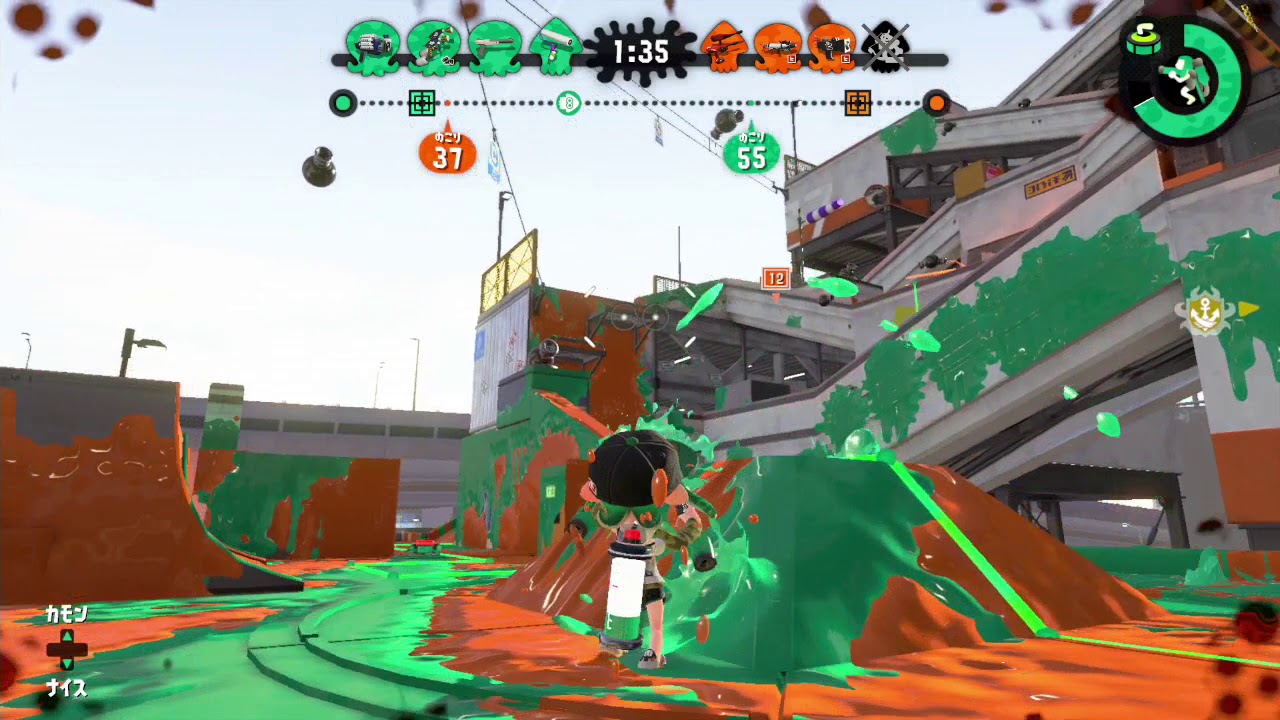
Task: Click the 12 countdown marker on the tower
Action: [774, 280]
